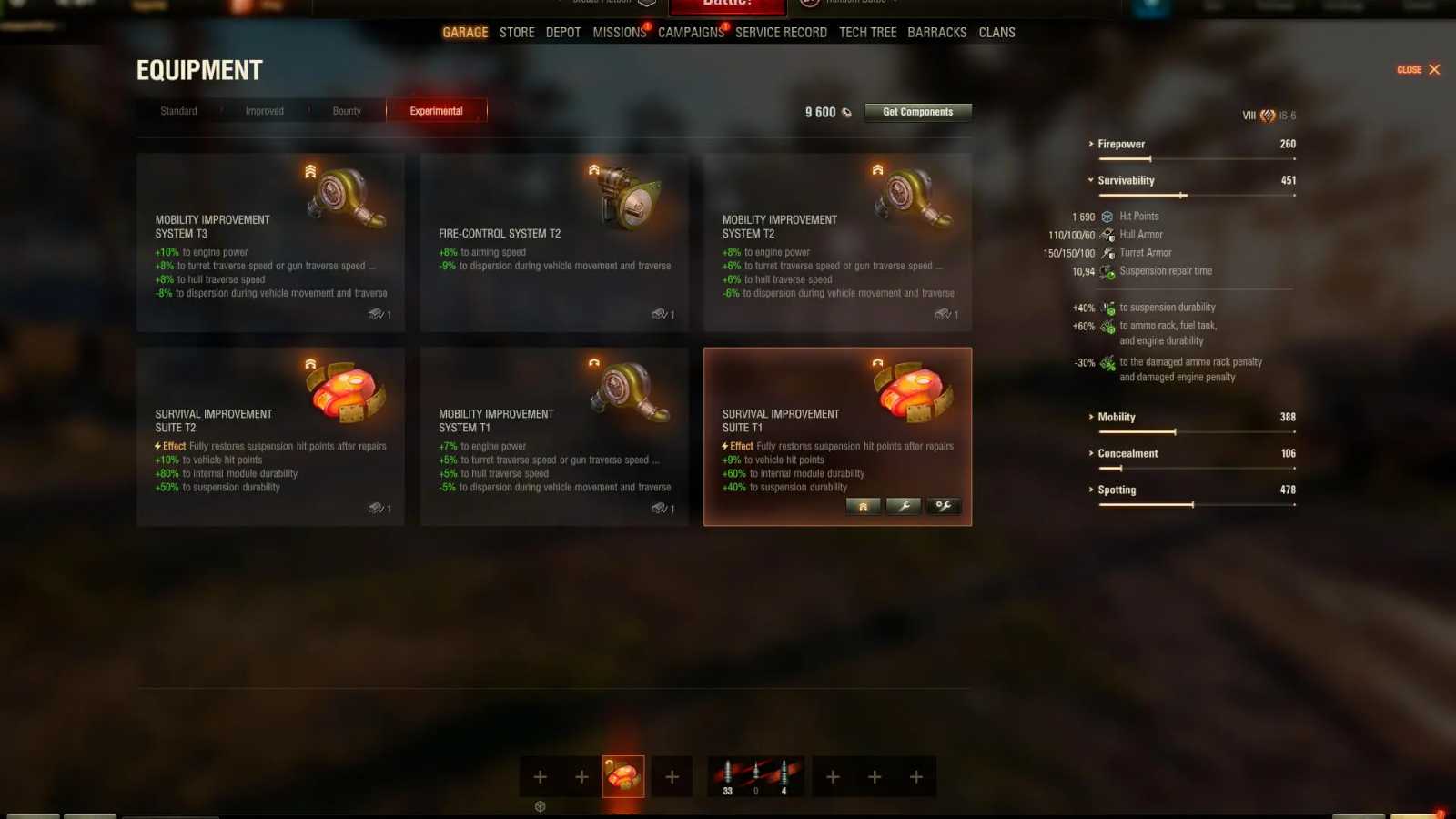Viewport: 1456px width, 819px height.
Task: Click the Hull Armor icon in the stats panel
Action: 1107,234
